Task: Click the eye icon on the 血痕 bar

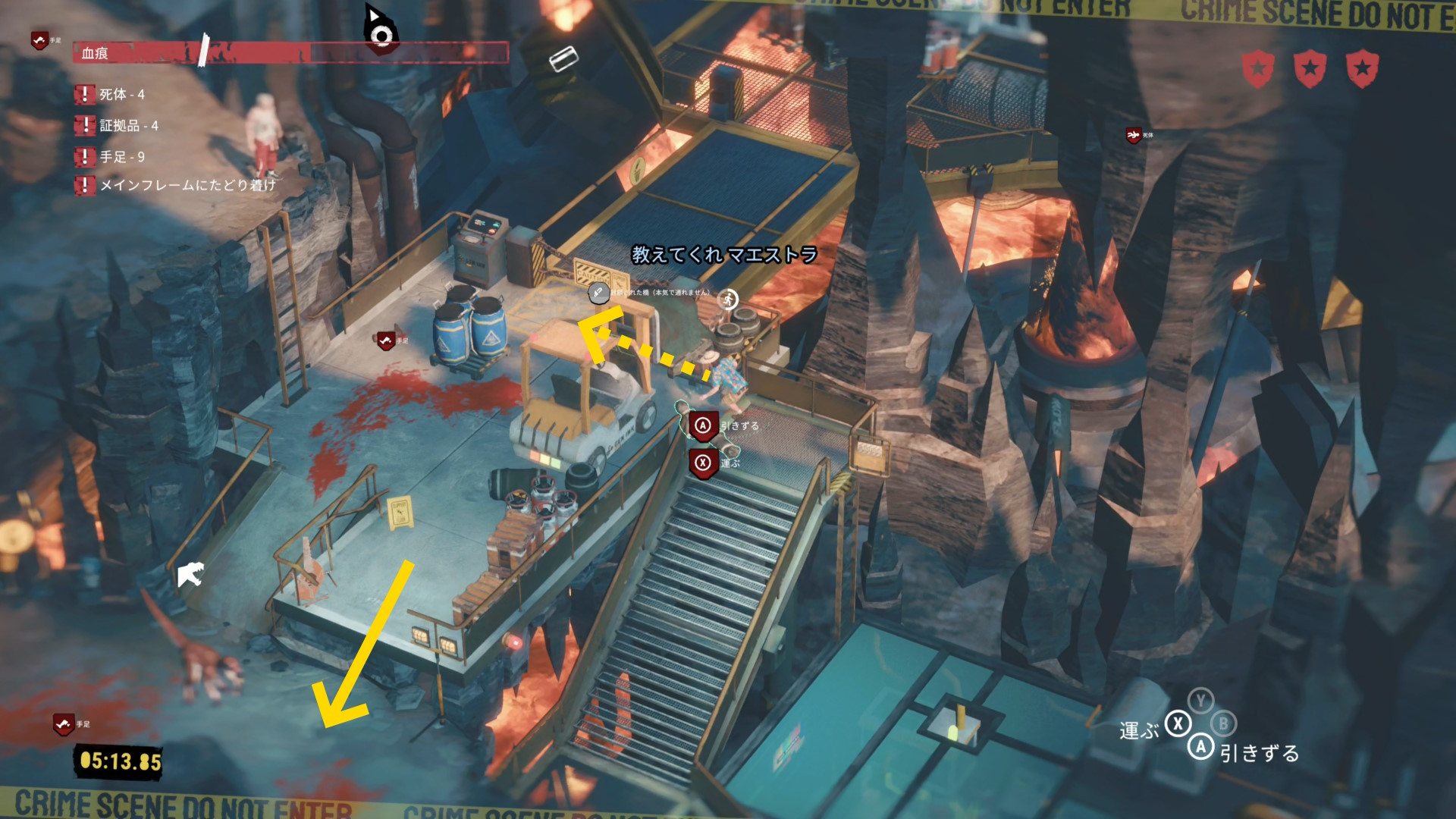Action: pos(381,35)
